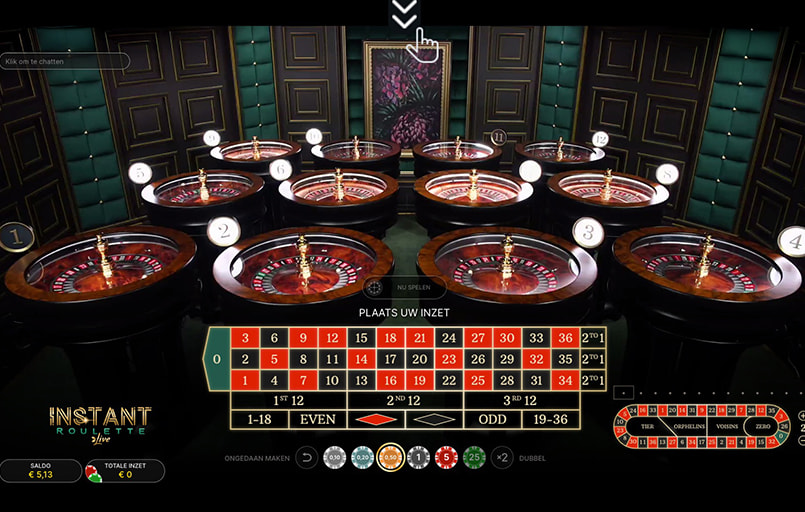Click the Nu Spelen play button
Screen dimensions: 805x512
tap(404, 287)
